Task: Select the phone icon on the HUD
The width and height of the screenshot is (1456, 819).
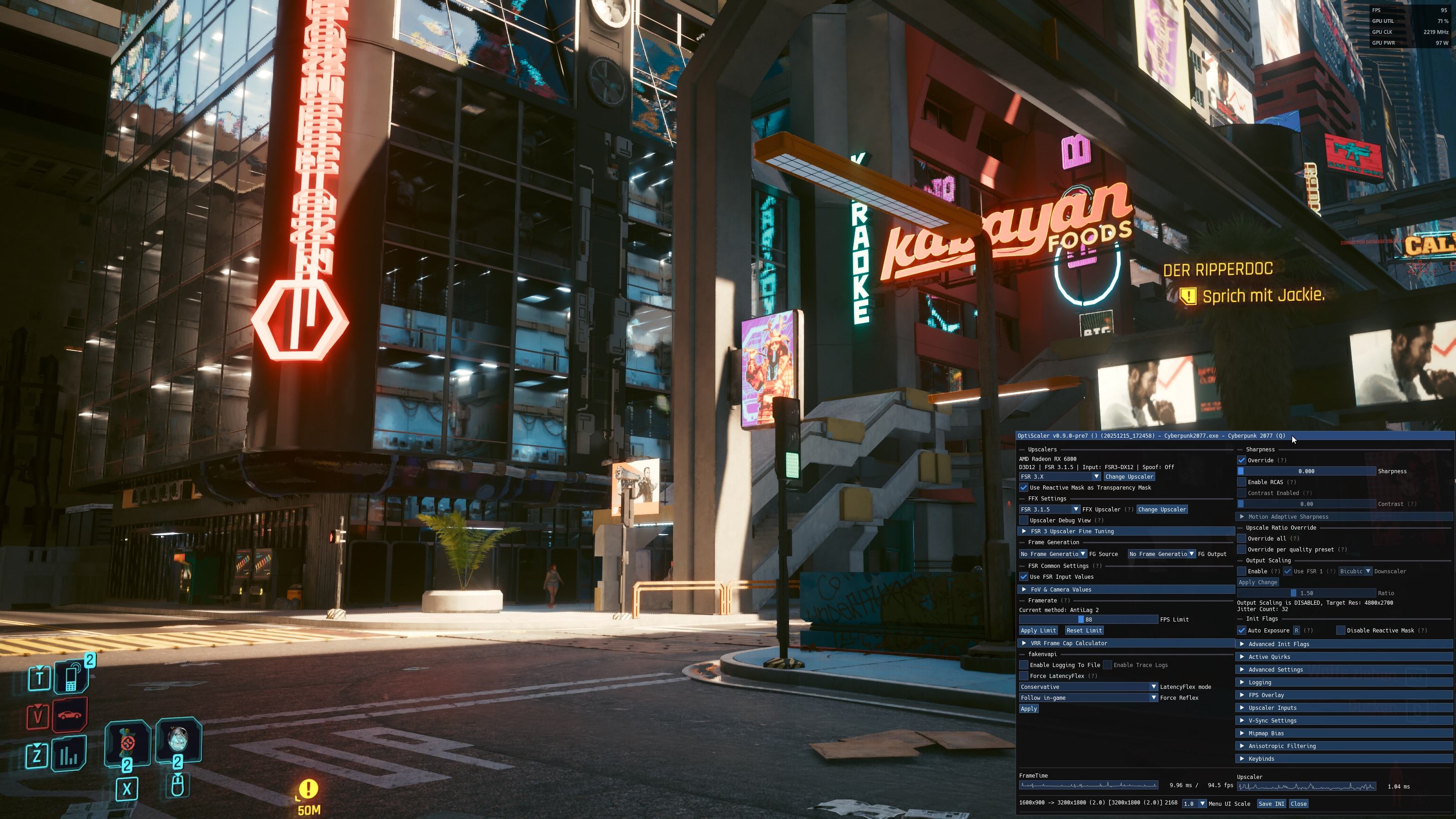Action: [72, 677]
